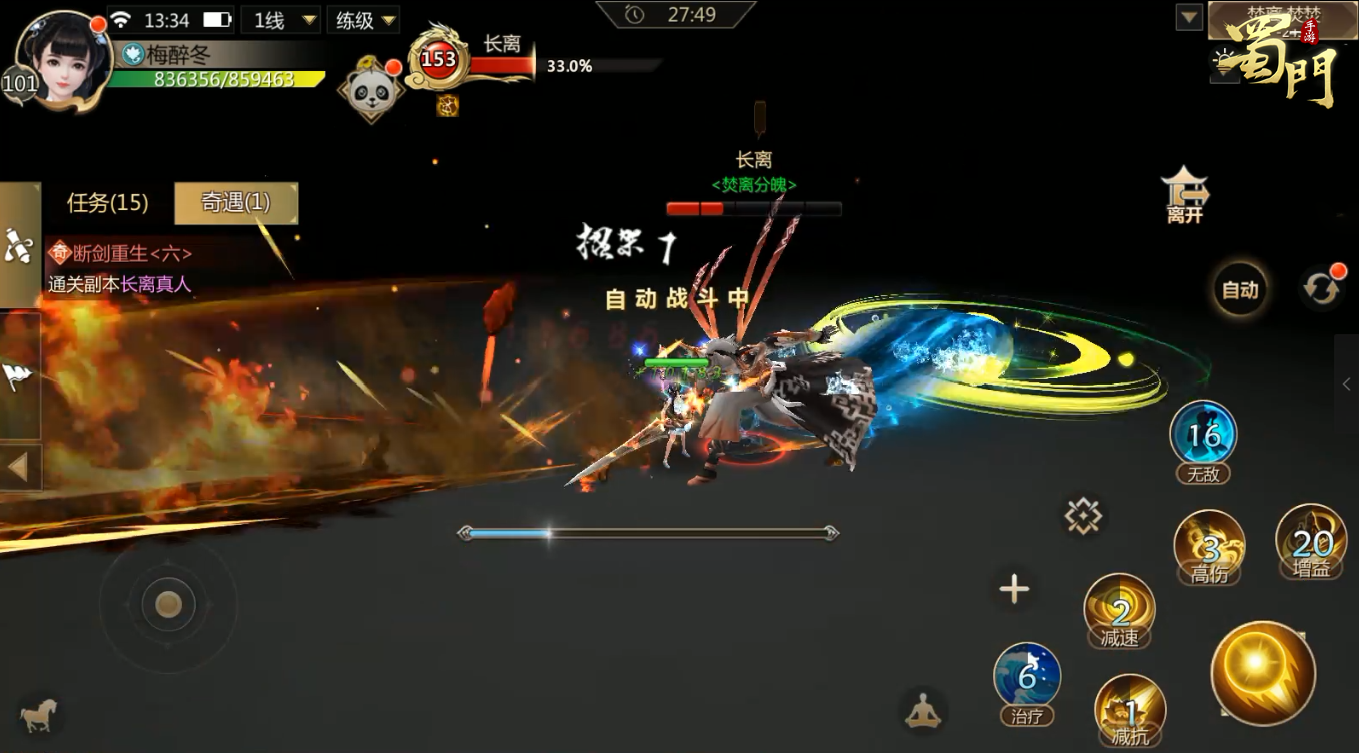Open the 练级 mode dropdown
This screenshot has height=753, width=1359.
(366, 20)
